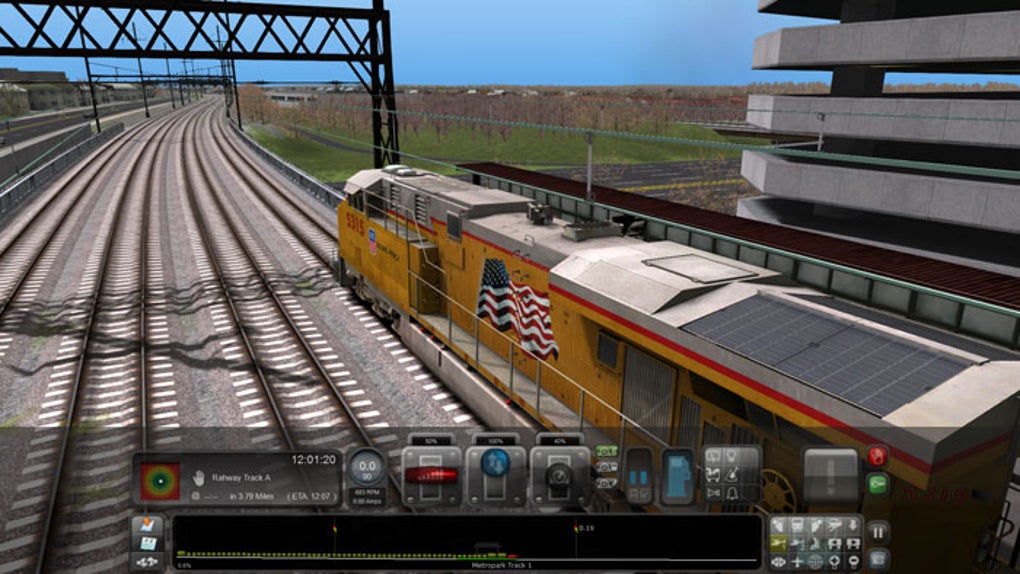Click the coupling arrows icon left of track bar
The image size is (1020, 574).
146,561
